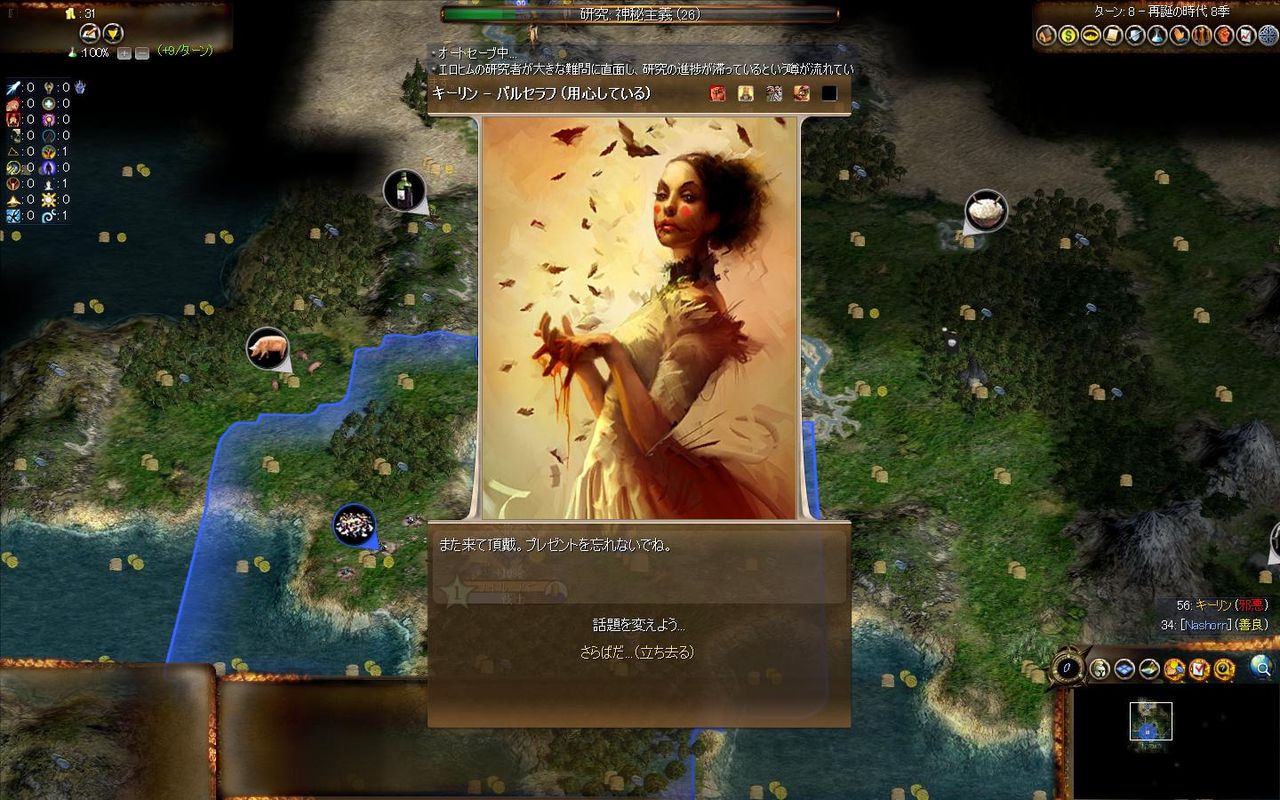Choose さらばだ to end the conversation

click(x=637, y=651)
